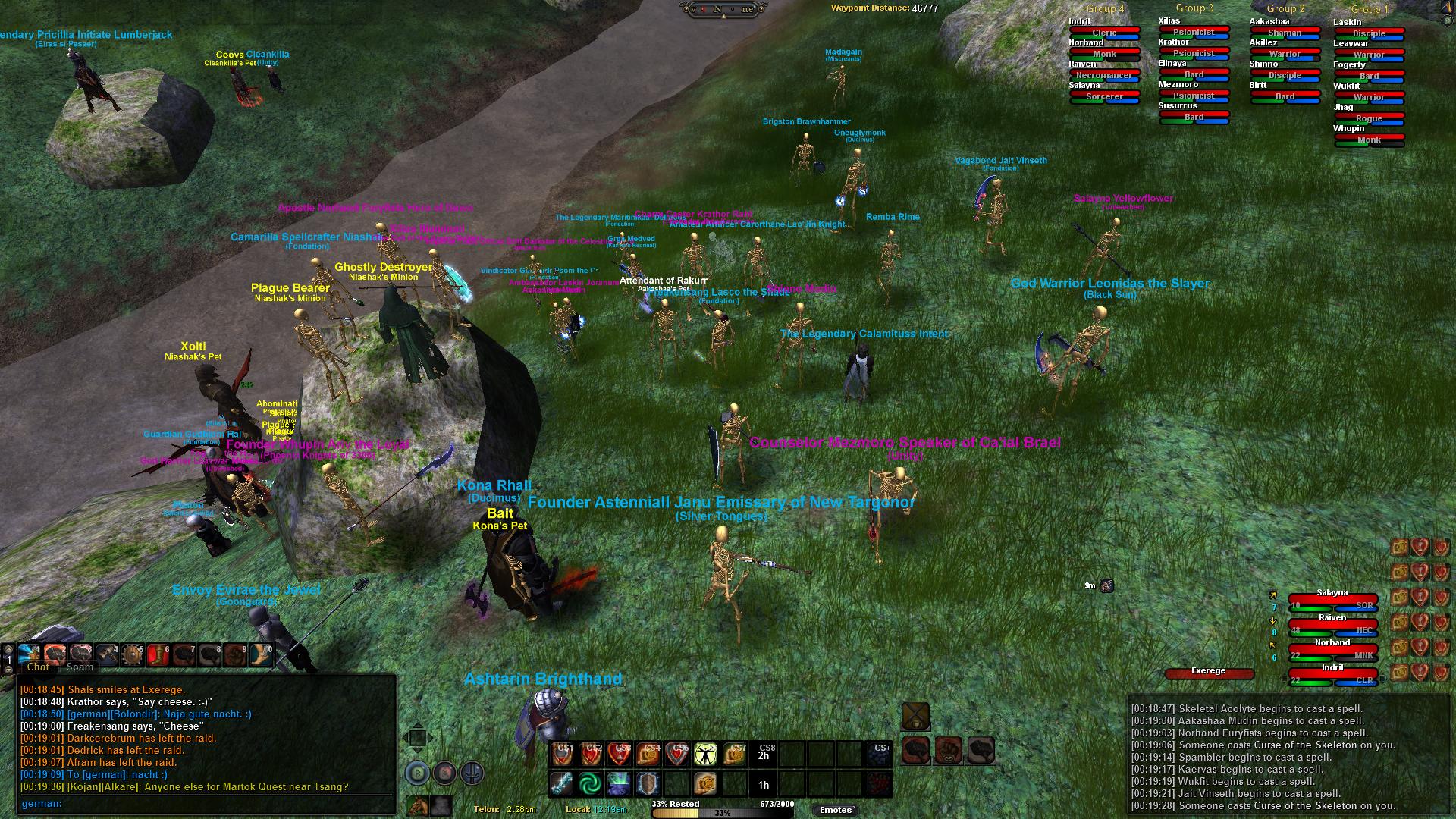Use the green swirl ability icon
The height and width of the screenshot is (819, 1456).
point(590,783)
